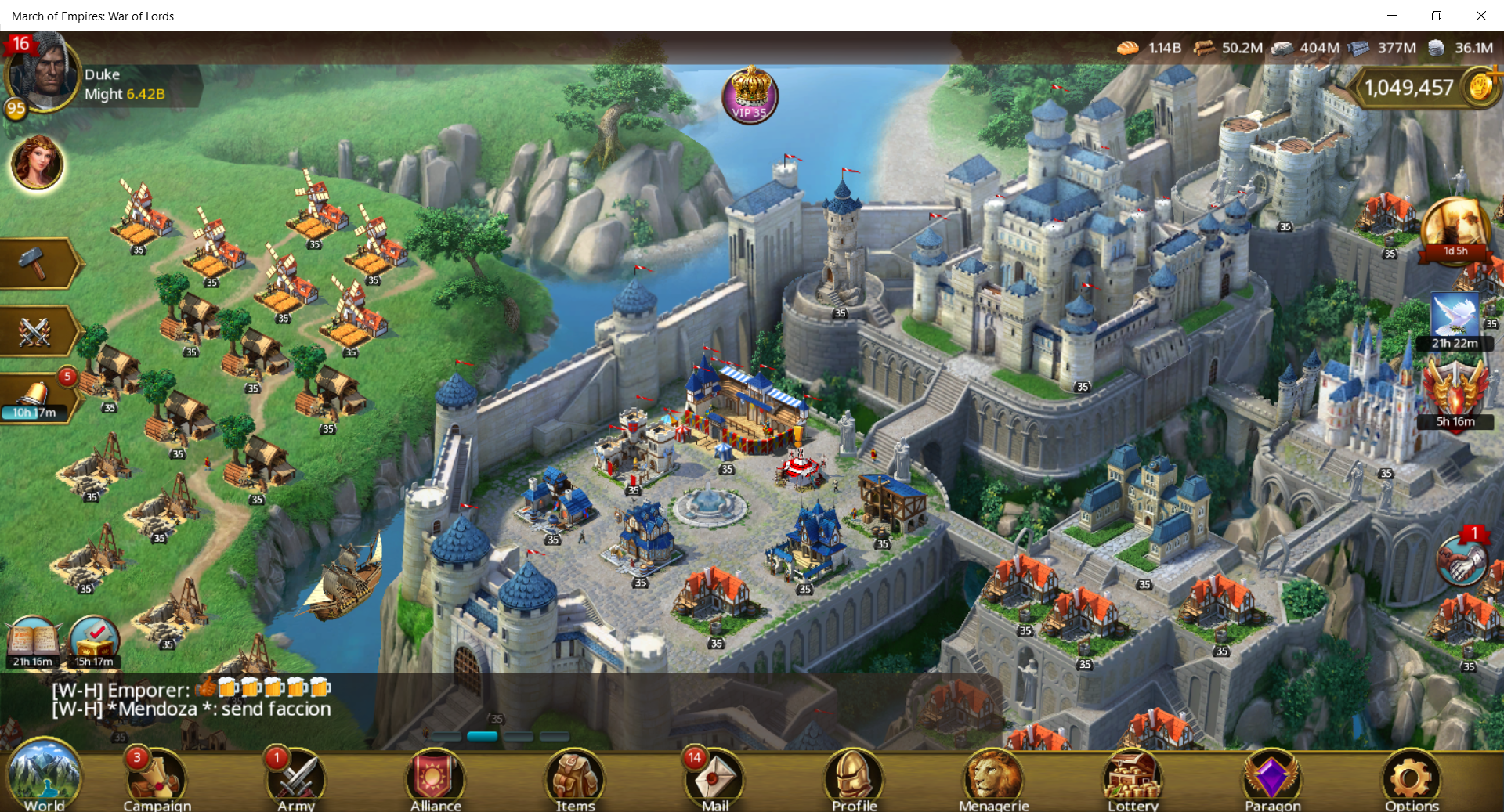Select the red-haired lady advisor portrait
This screenshot has width=1504, height=812.
point(37,163)
